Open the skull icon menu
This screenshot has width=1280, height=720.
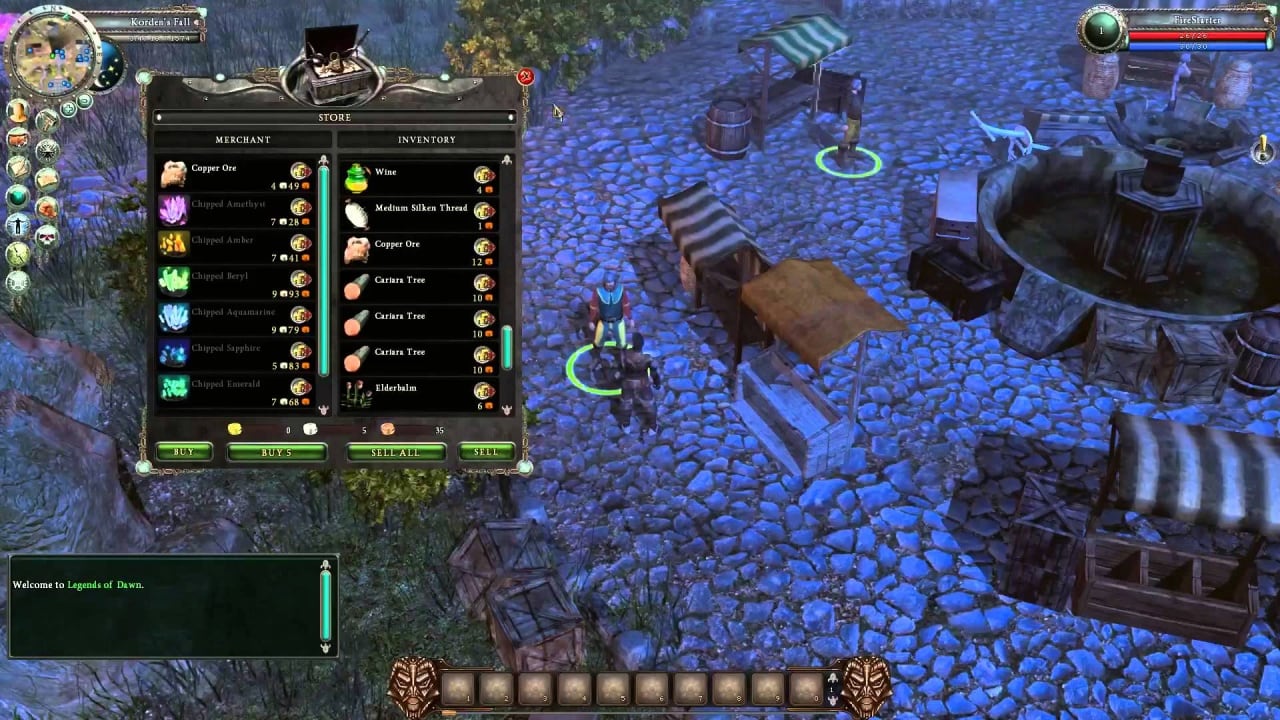[x=47, y=237]
